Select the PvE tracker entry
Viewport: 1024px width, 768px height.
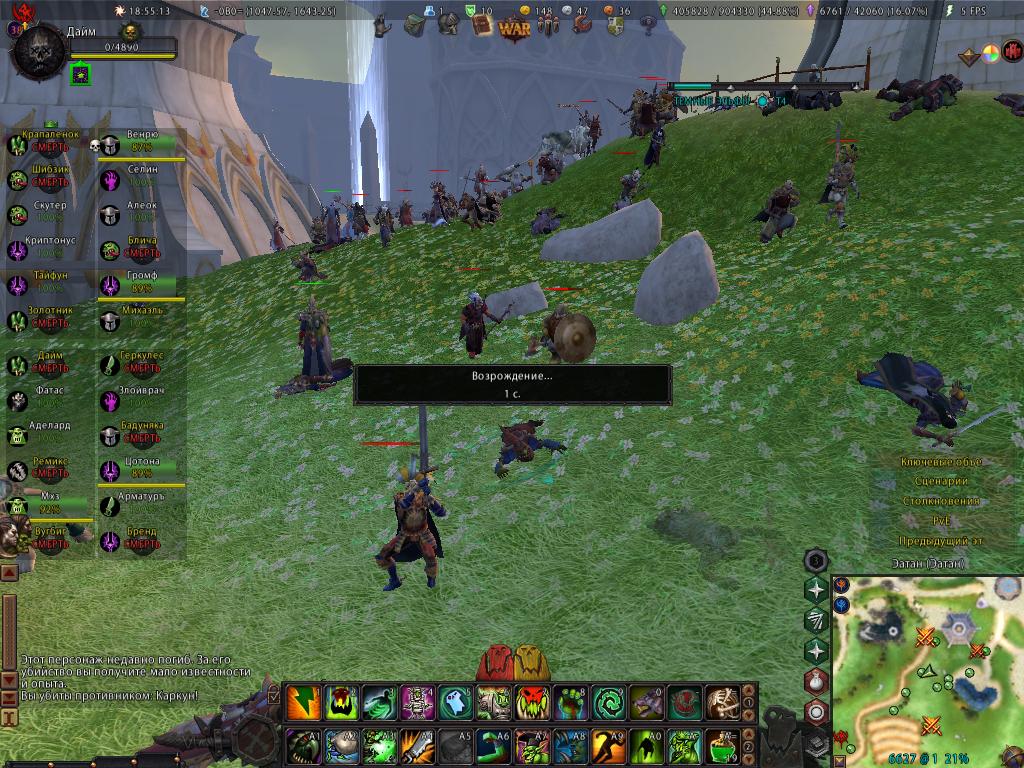point(940,520)
